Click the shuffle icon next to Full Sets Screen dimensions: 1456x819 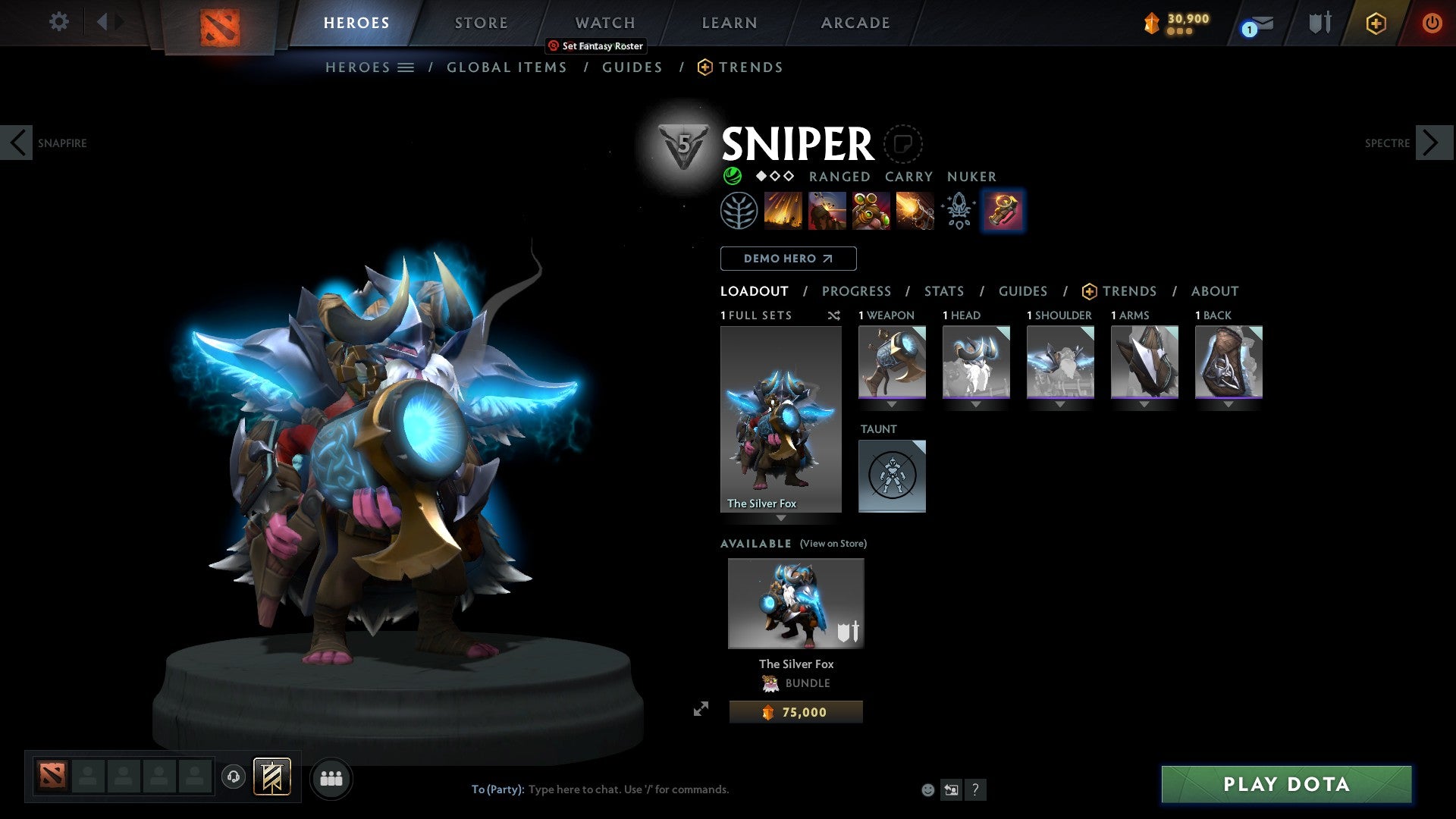click(x=834, y=315)
